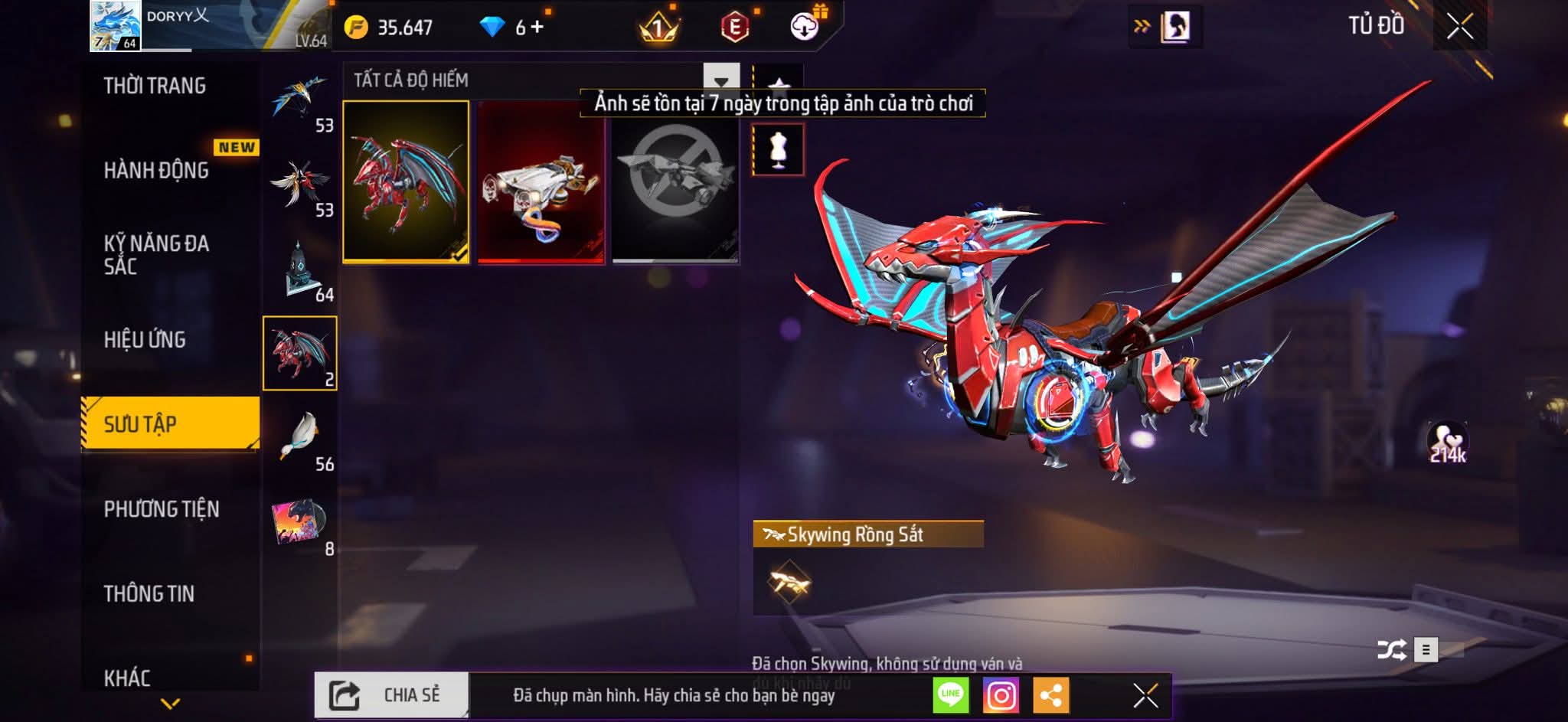1568x722 pixels.
Task: Dismiss the screenshot share bar
Action: pyautogui.click(x=1145, y=695)
